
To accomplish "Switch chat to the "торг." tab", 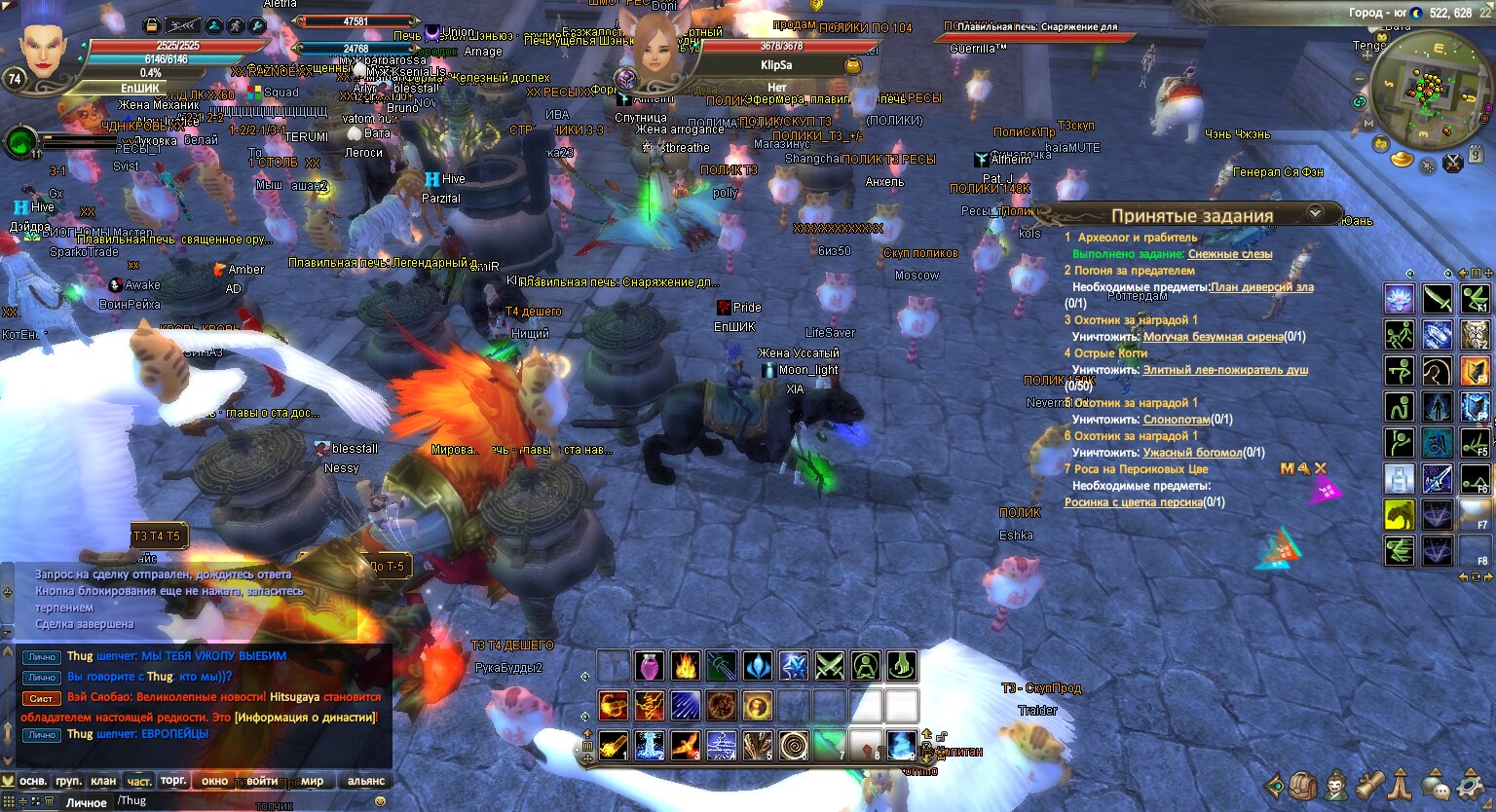I will (x=173, y=781).
